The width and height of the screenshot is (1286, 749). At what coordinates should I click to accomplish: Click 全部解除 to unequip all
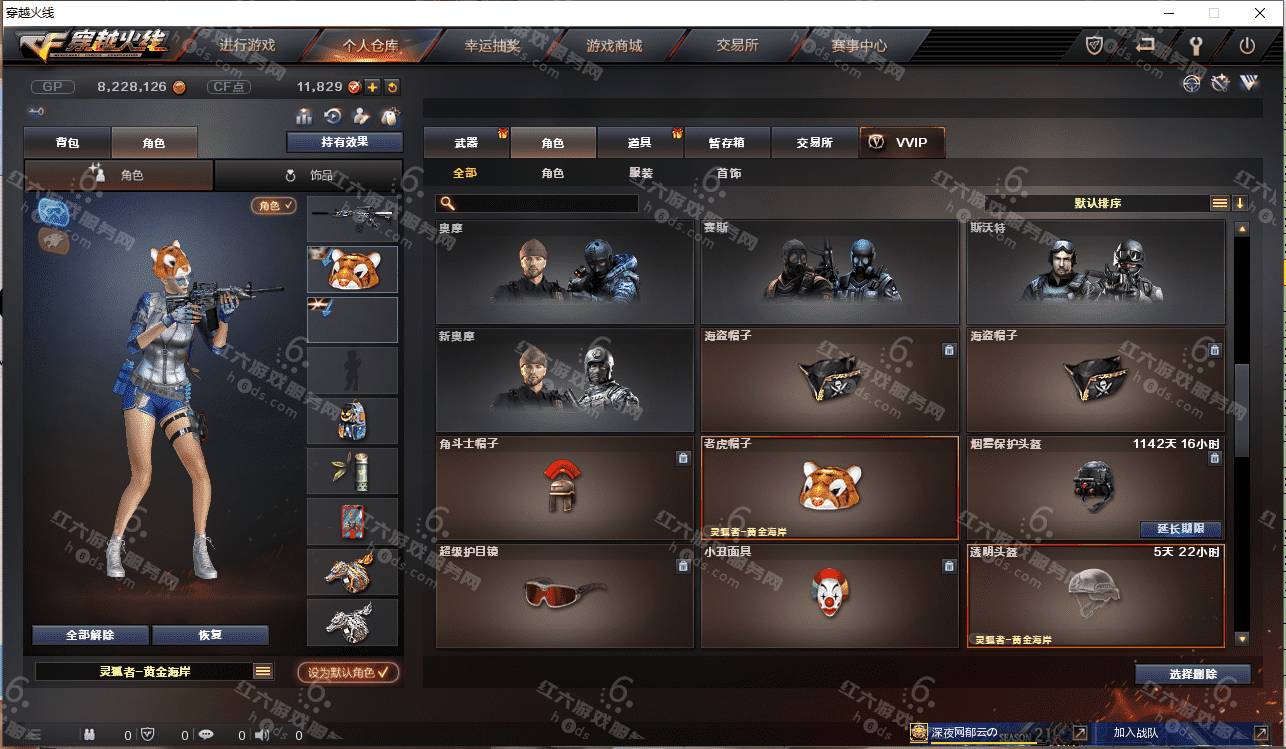pyautogui.click(x=90, y=635)
